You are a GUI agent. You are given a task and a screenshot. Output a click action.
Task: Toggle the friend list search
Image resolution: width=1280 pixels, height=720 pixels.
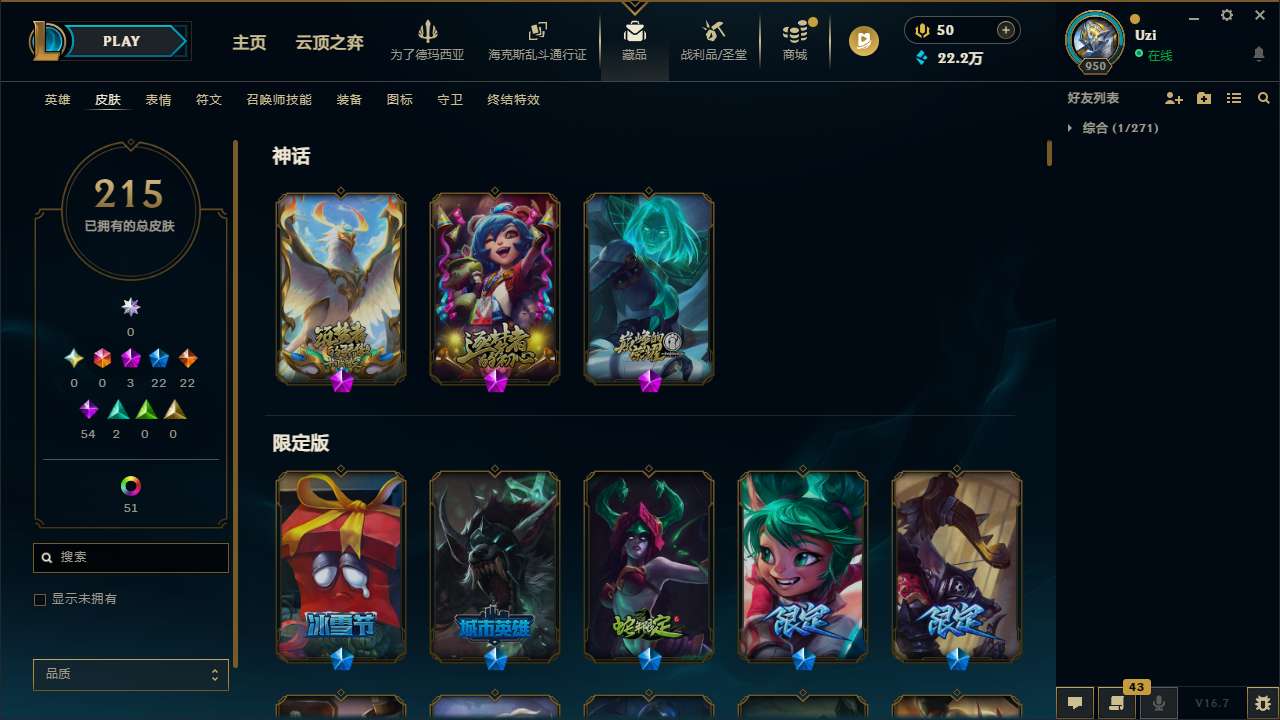1263,97
